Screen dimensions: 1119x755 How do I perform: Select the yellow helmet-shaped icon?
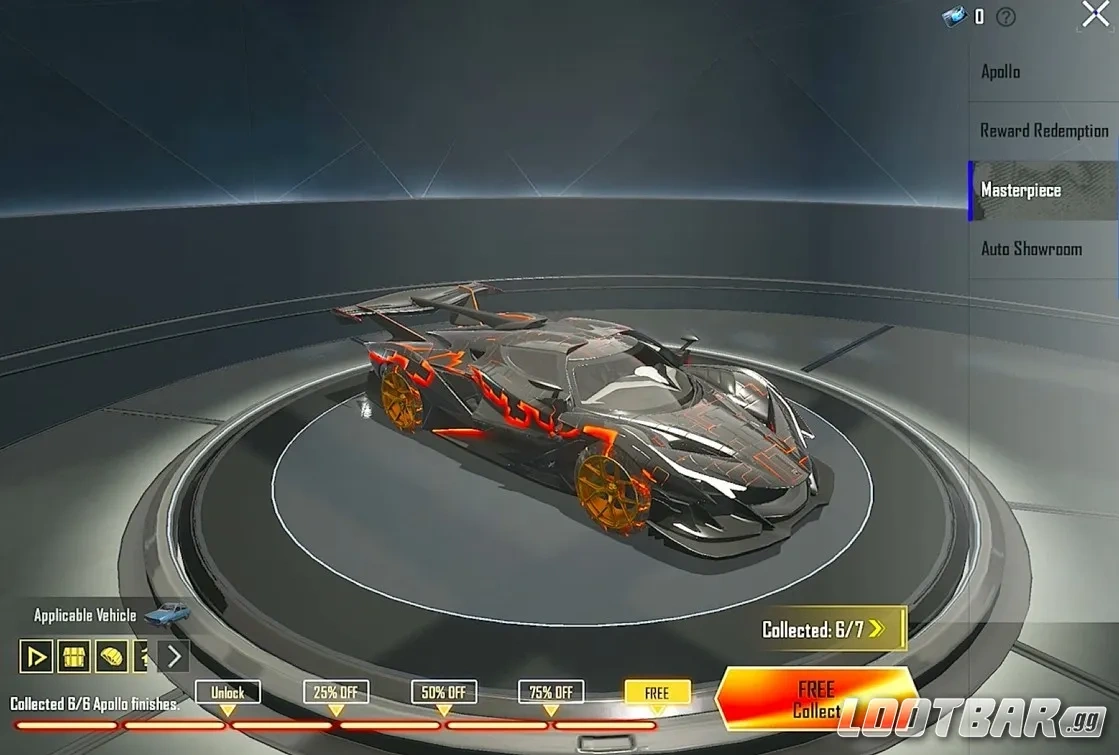(111, 656)
